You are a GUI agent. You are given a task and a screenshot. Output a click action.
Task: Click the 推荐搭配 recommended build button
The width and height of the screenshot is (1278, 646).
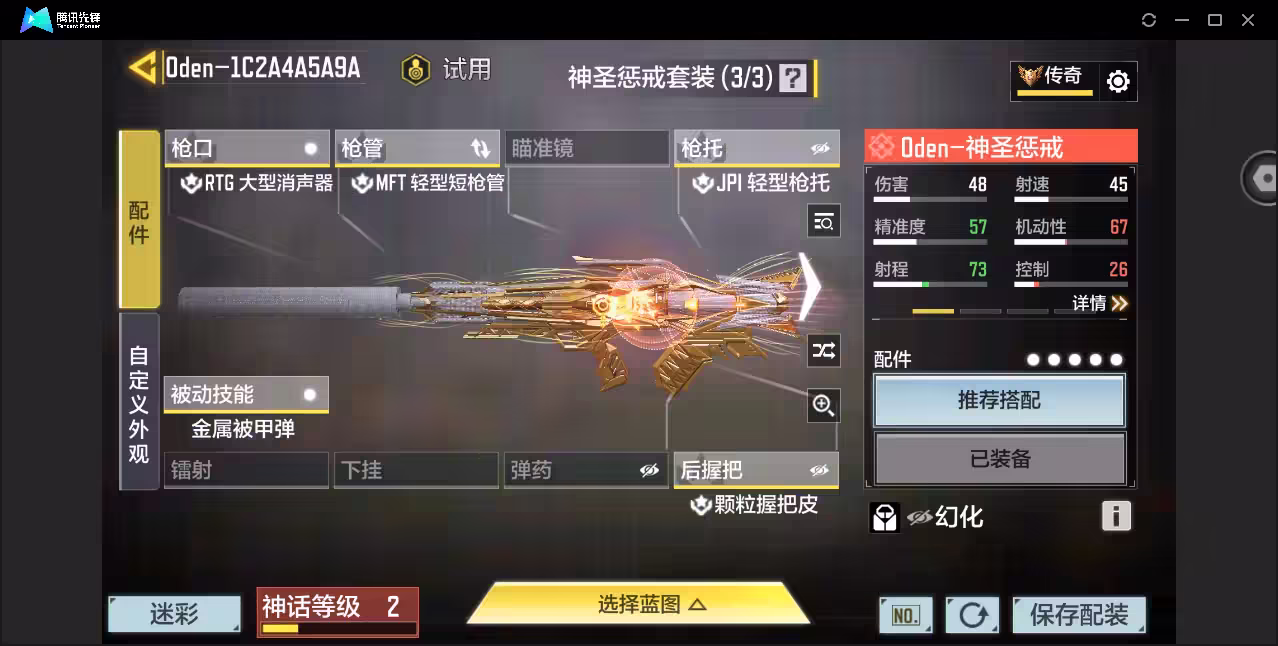coord(999,401)
